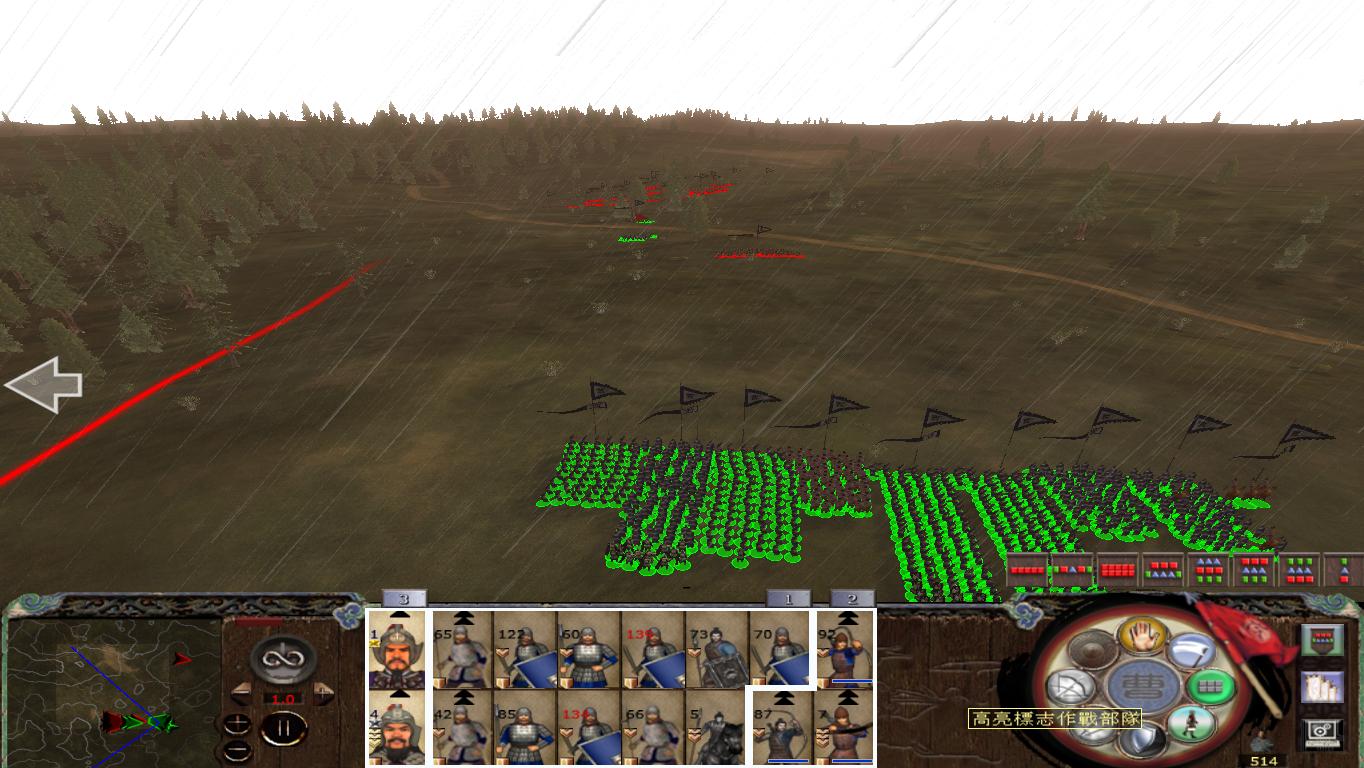Click the 1.0 speed indicator display

pos(284,698)
